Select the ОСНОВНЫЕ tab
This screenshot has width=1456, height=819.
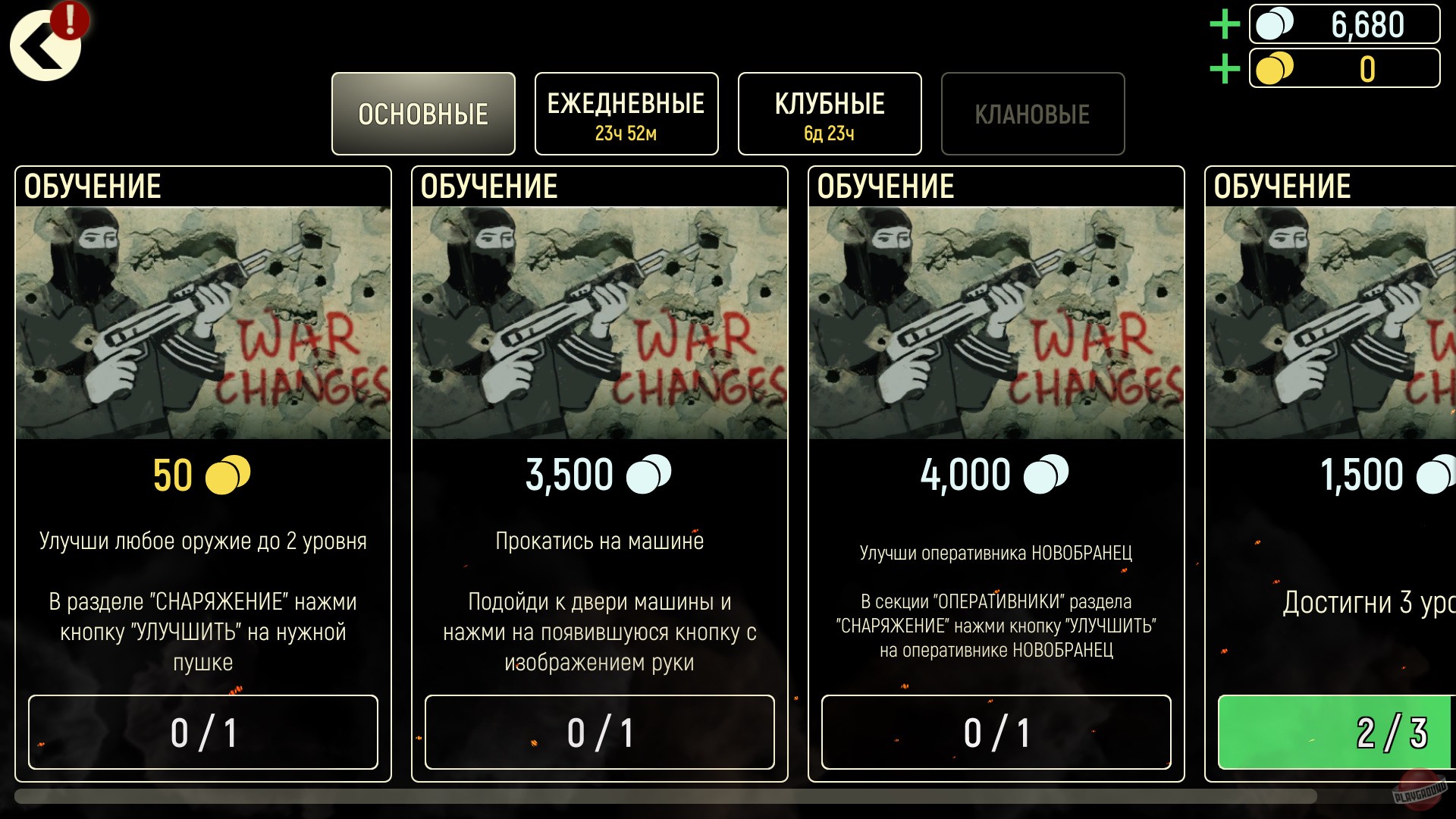coord(422,112)
